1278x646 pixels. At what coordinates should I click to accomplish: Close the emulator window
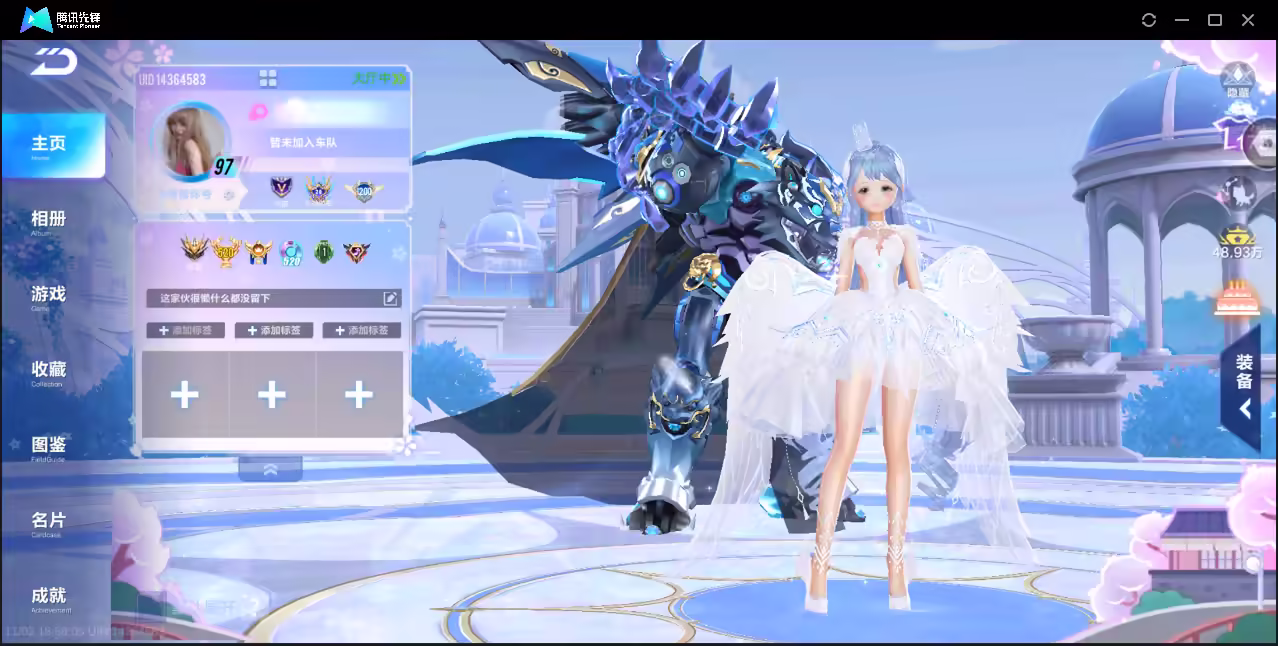(x=1248, y=20)
